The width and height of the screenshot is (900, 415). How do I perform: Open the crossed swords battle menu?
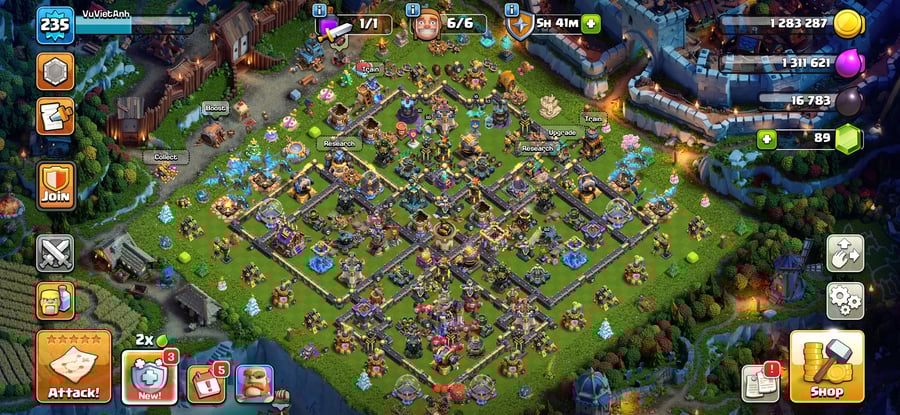click(x=55, y=253)
